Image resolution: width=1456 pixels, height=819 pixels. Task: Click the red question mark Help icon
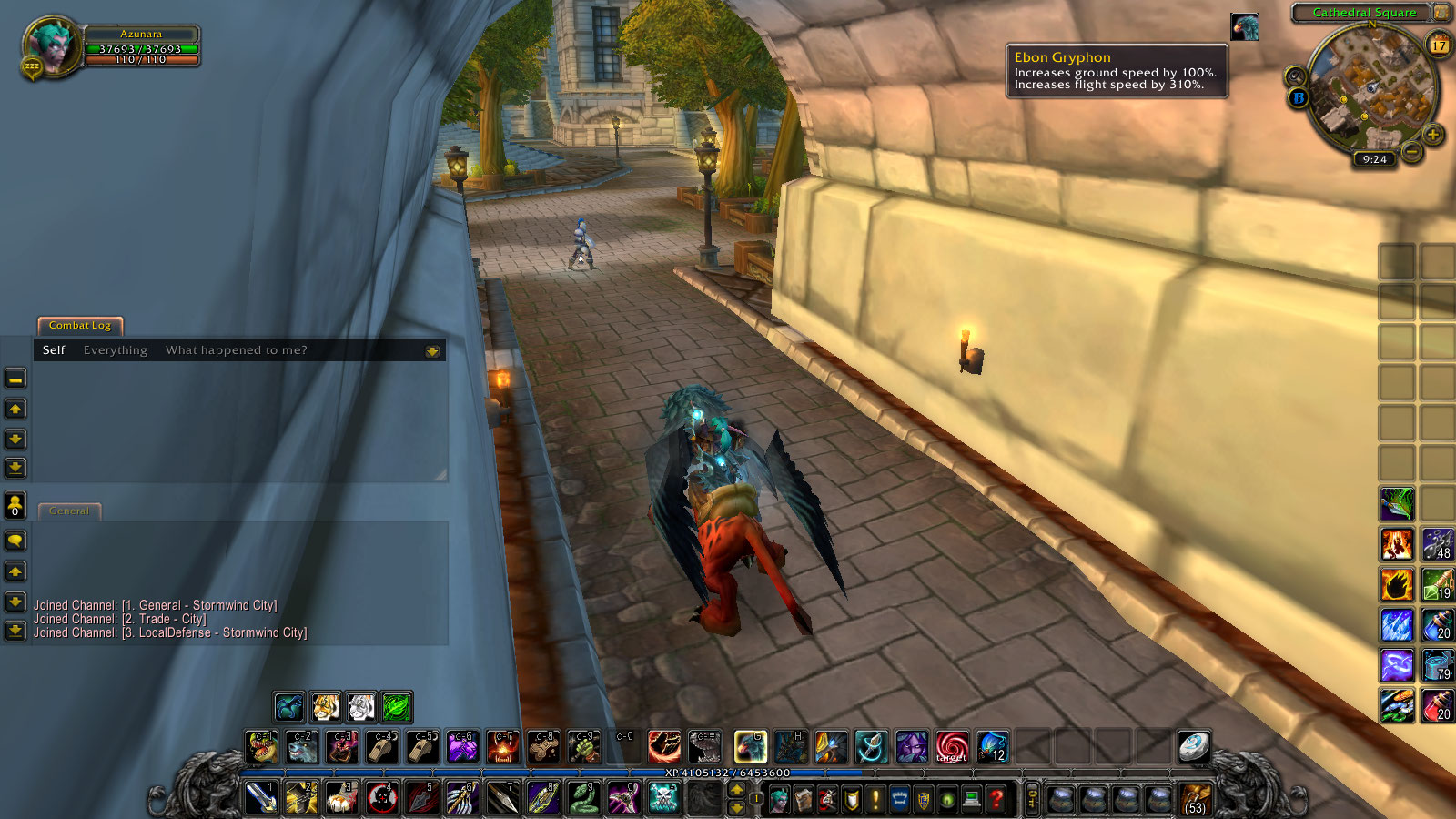point(997,800)
